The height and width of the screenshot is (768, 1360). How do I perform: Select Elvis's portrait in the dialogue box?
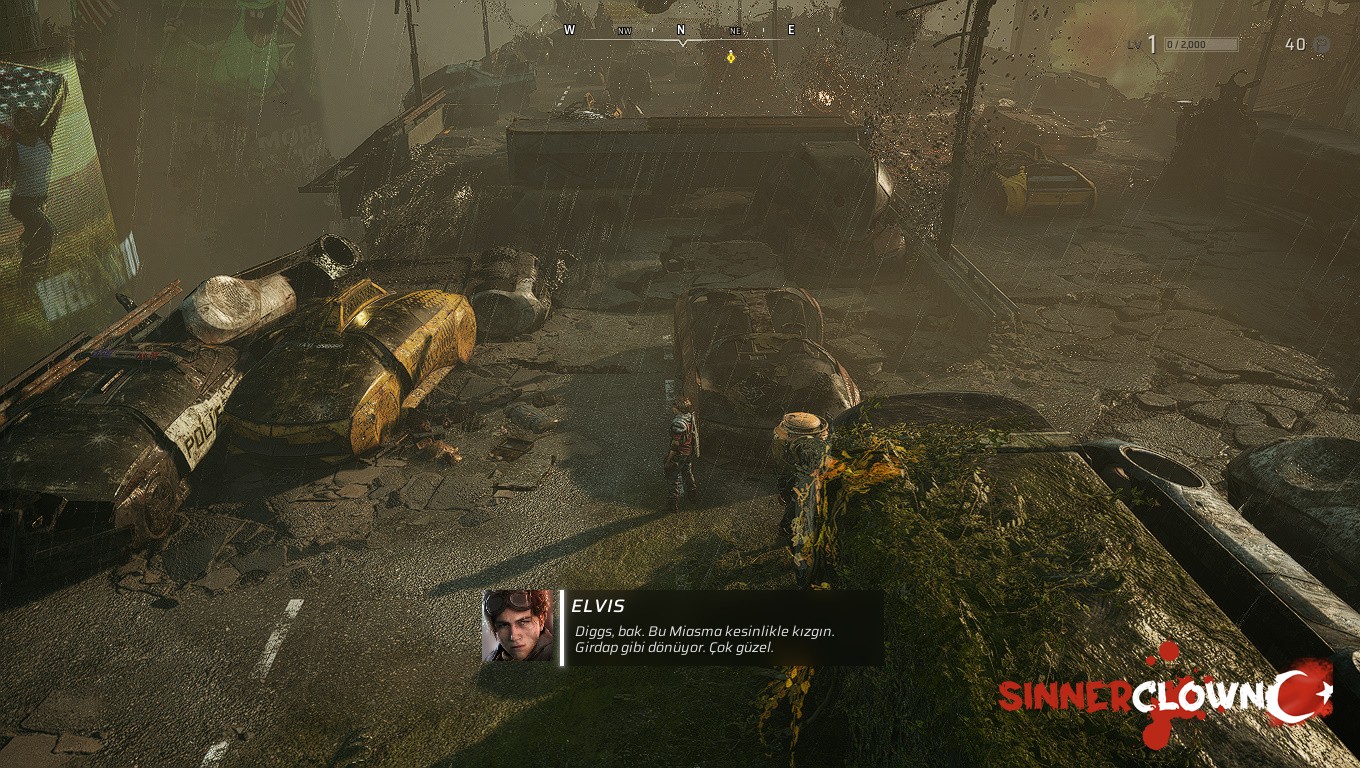click(x=517, y=626)
